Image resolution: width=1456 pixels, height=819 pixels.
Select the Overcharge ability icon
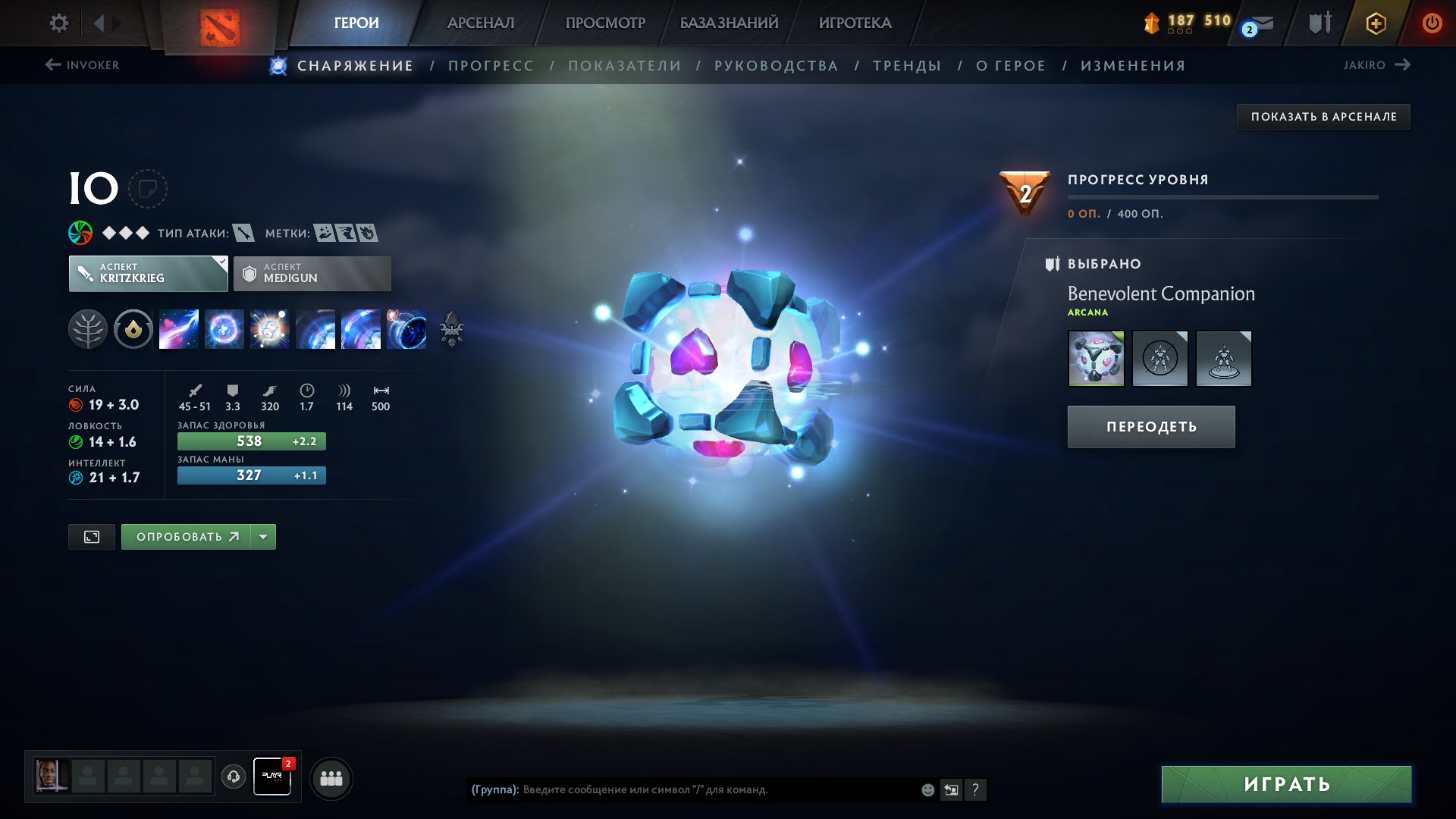271,329
